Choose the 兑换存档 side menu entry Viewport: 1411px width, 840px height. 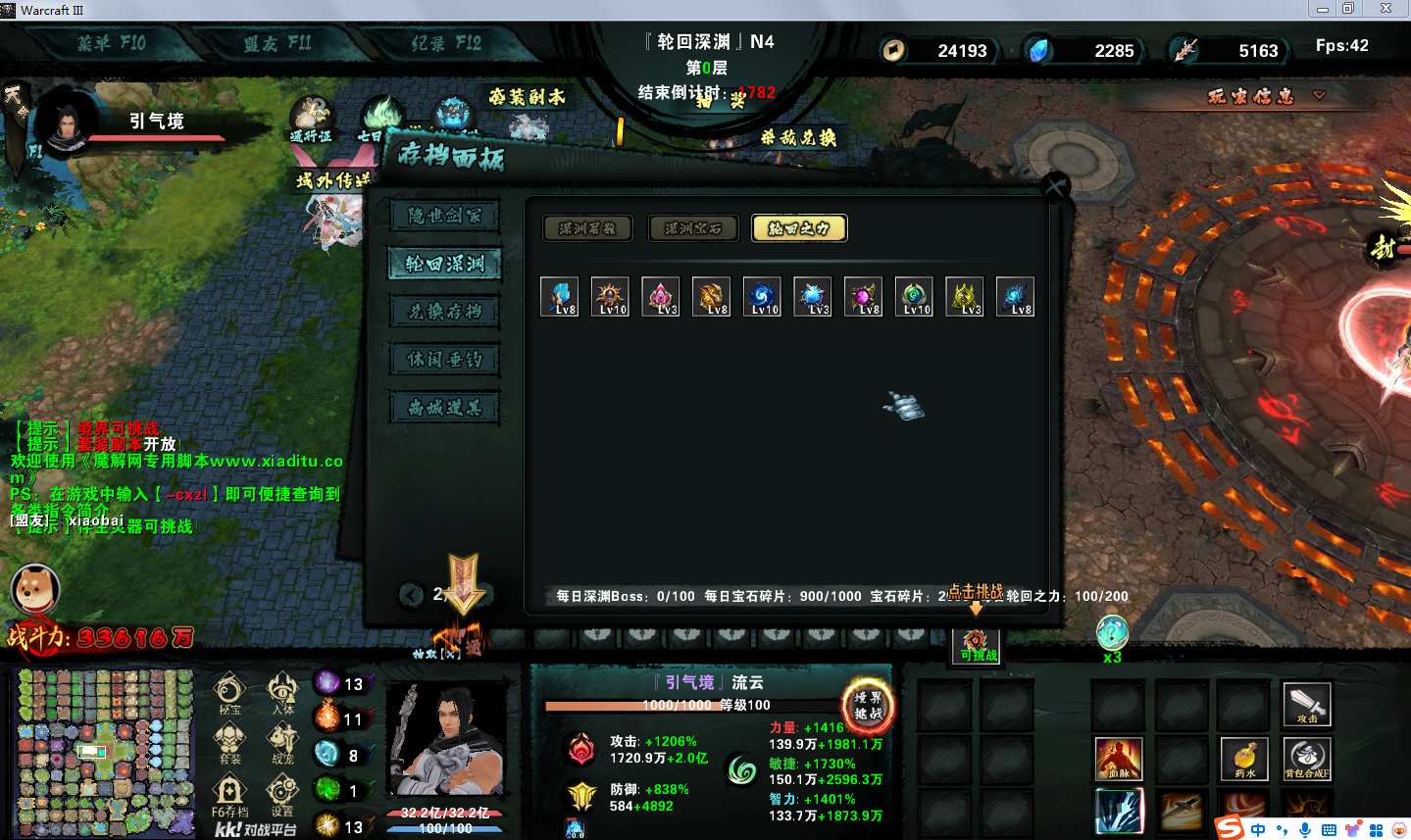tap(445, 312)
